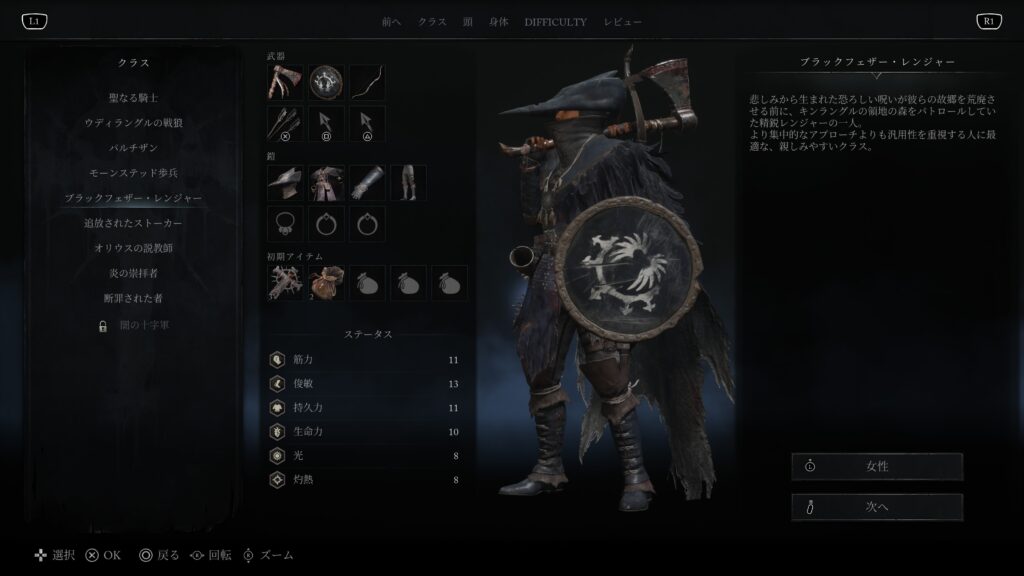Pick the モーンステッド歩兵 class

[133, 173]
